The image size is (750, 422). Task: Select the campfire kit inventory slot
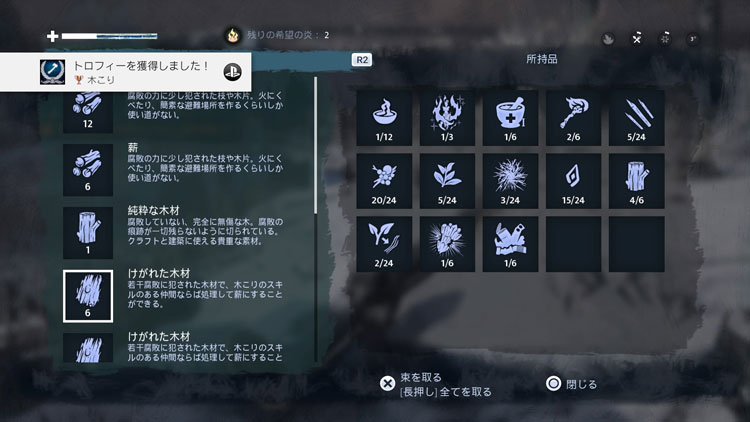[510, 243]
